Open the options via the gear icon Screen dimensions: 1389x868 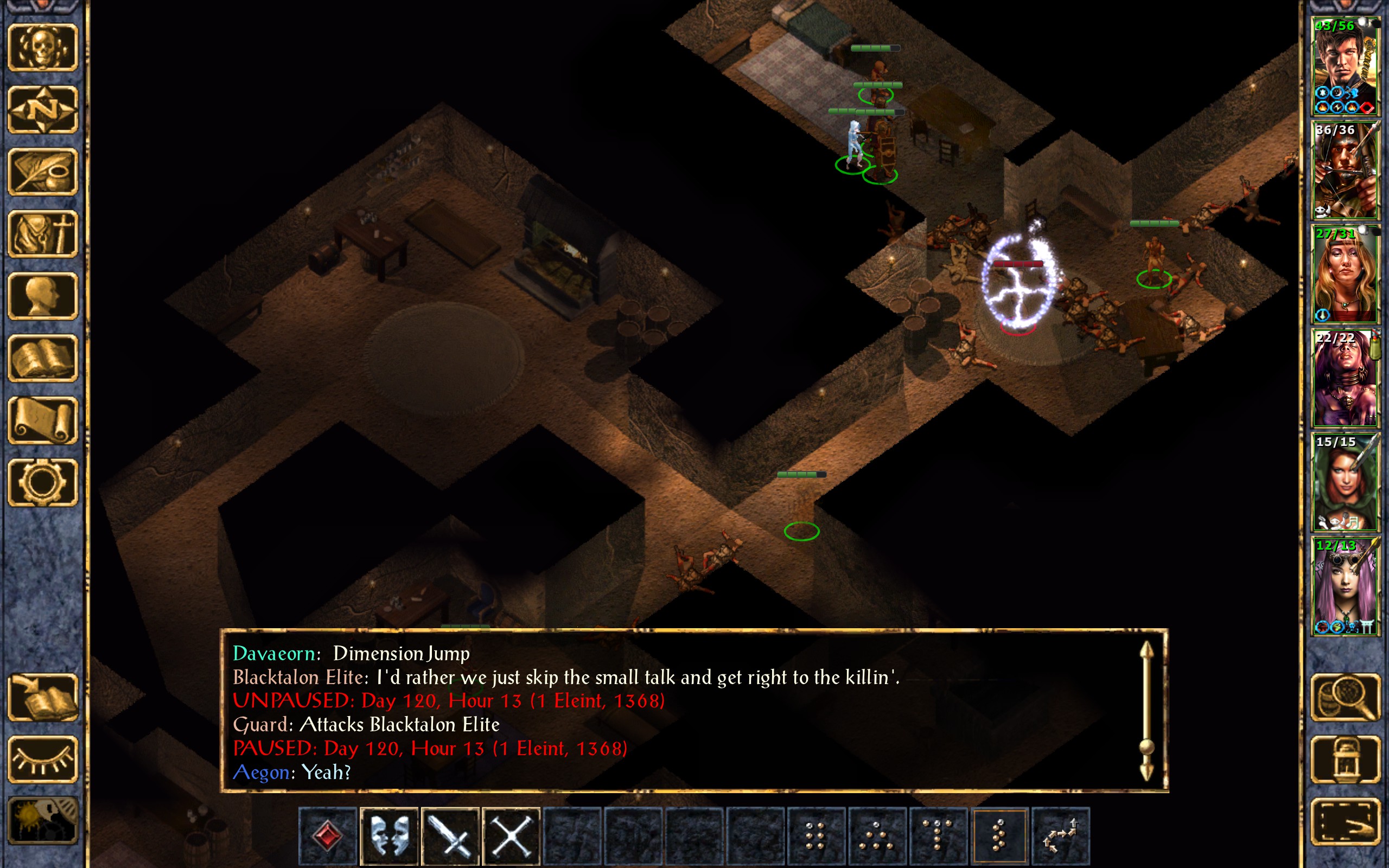click(42, 482)
